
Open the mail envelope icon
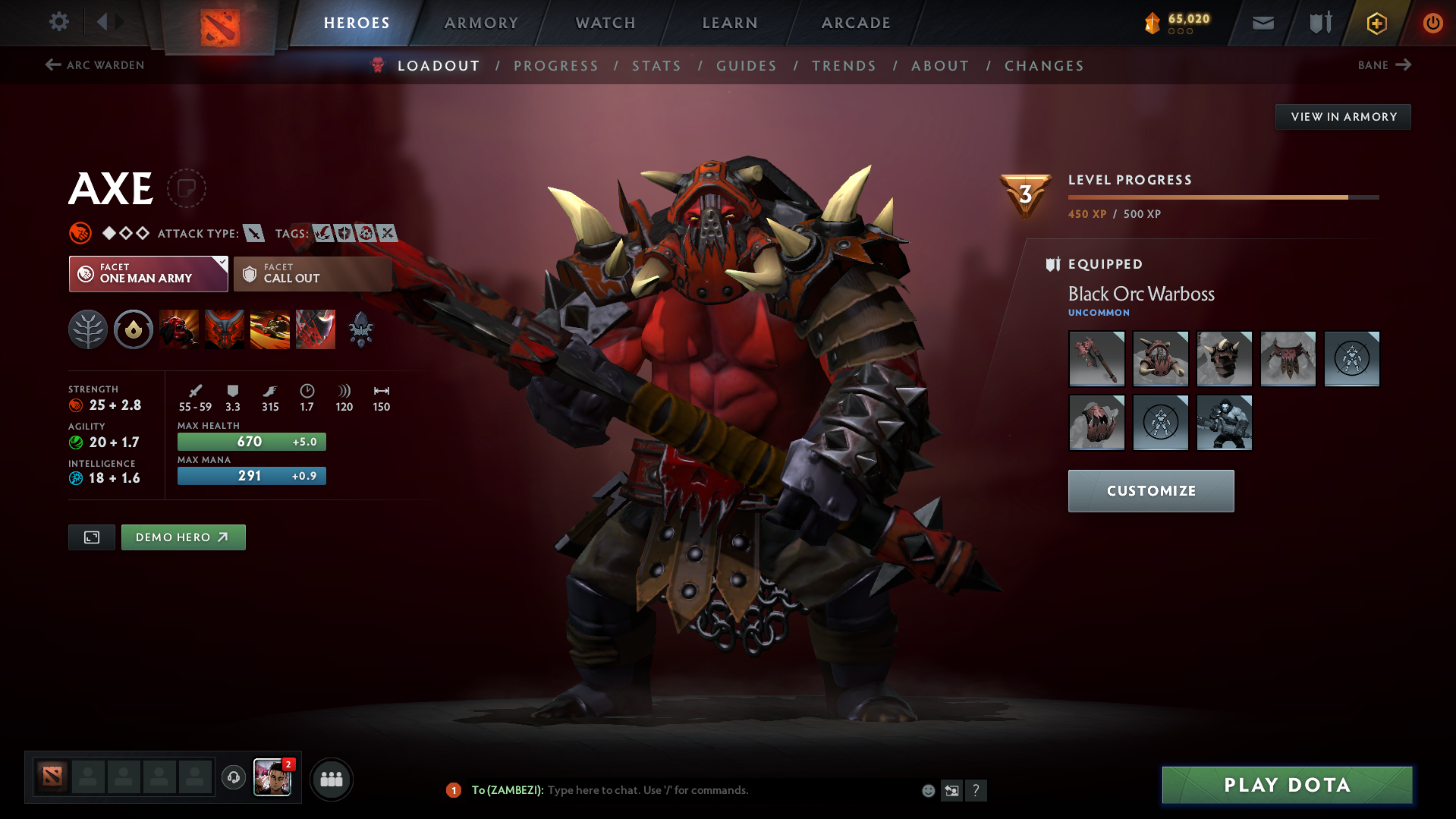pos(1262,23)
